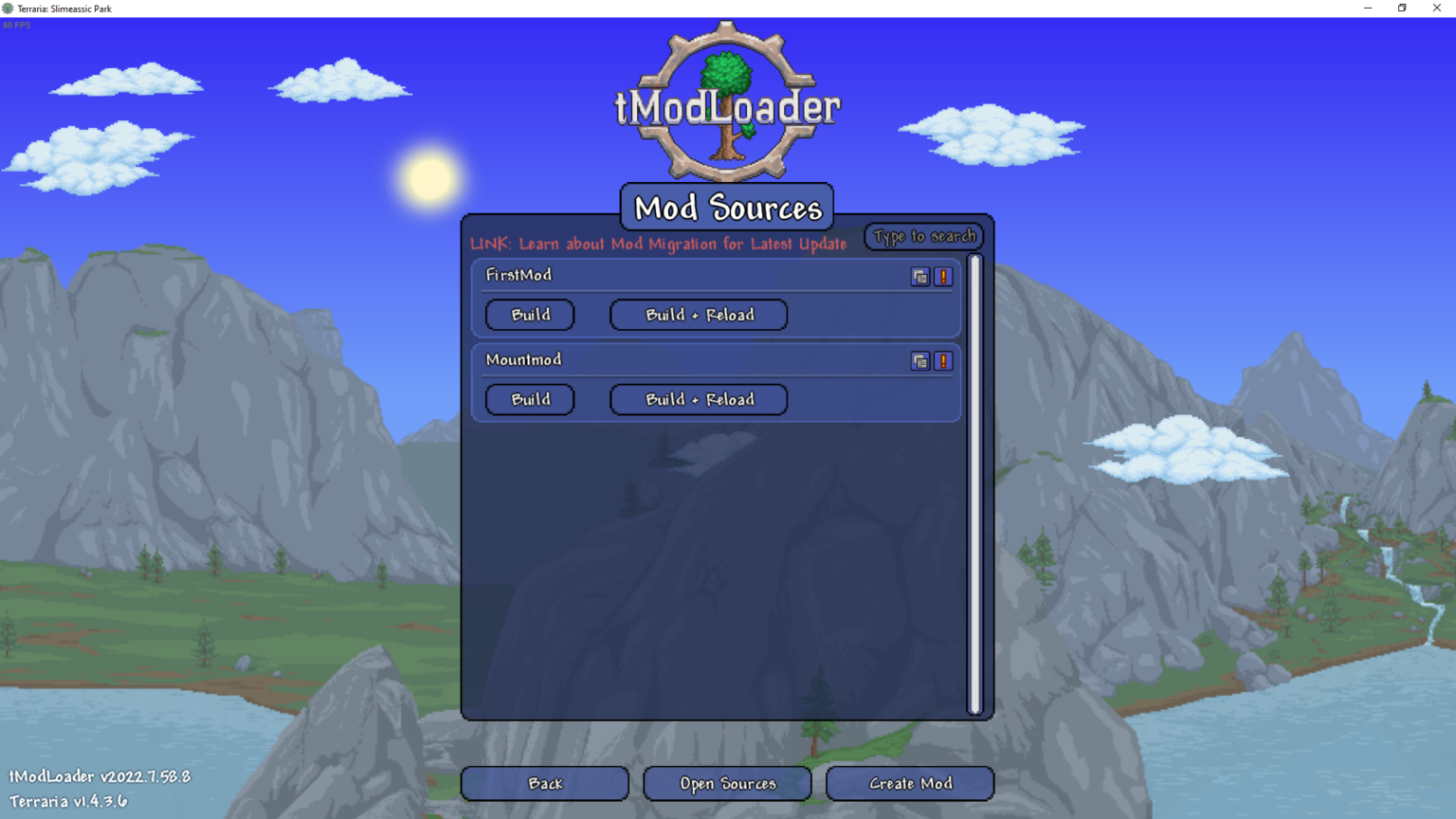Click Mountmod's orange exclamation warning icon

click(x=942, y=361)
